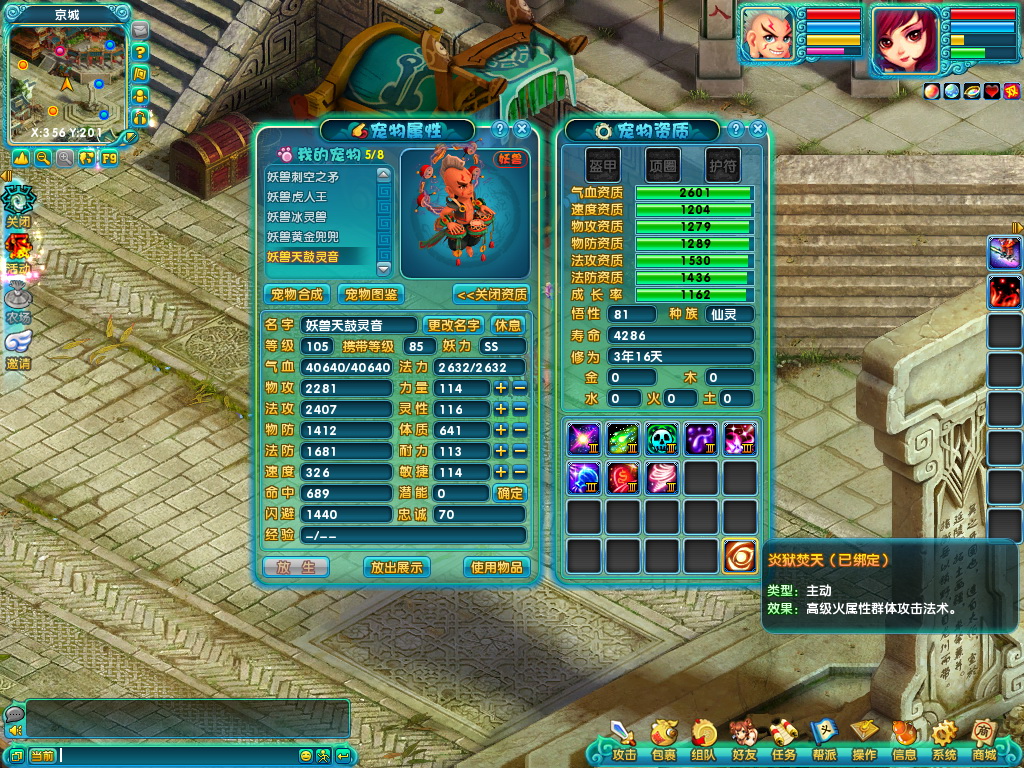Click the 京城 minimap
Screen dimensions: 1024x768
click(67, 78)
